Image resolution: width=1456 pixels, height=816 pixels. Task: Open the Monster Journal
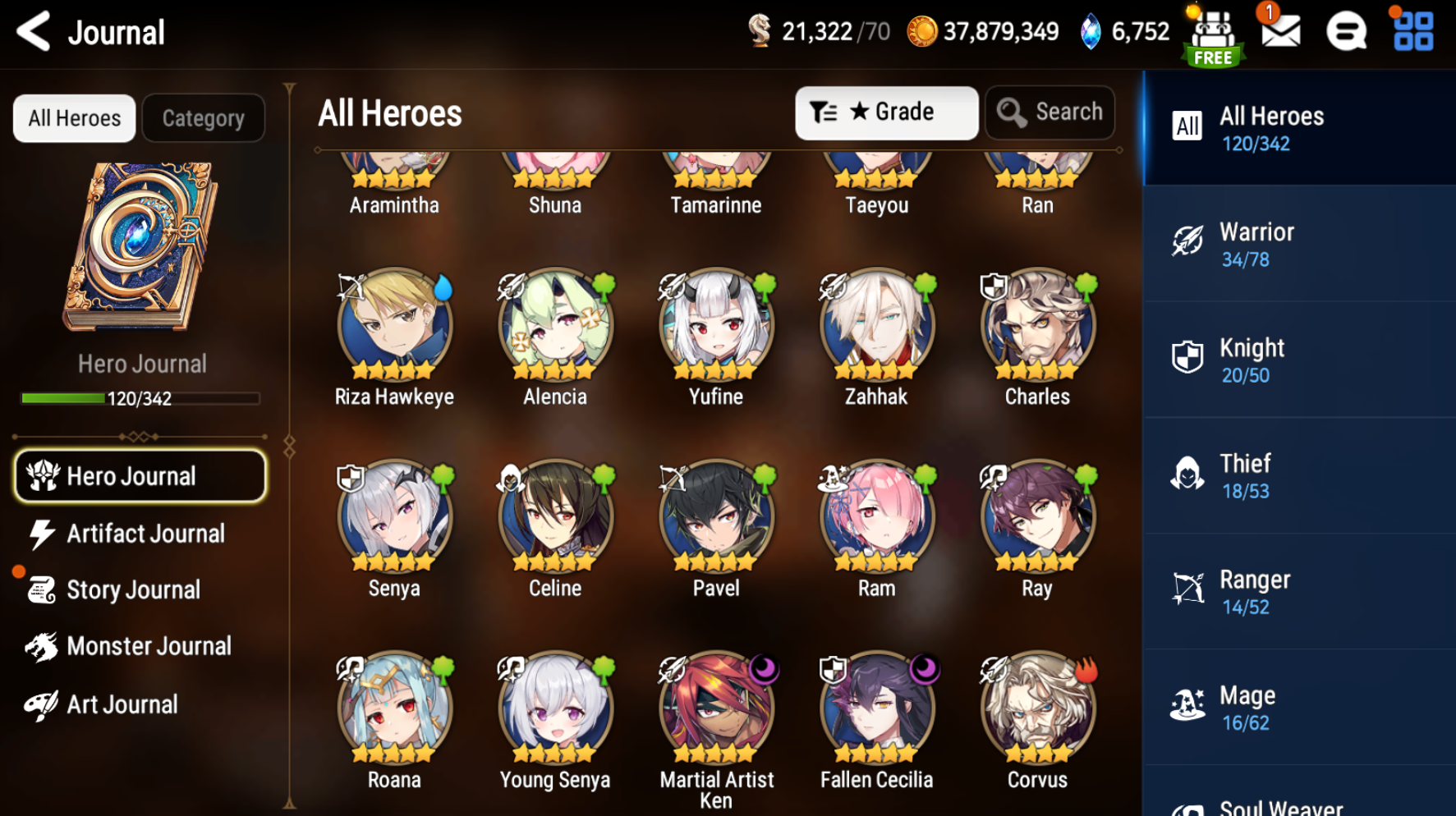[x=148, y=646]
